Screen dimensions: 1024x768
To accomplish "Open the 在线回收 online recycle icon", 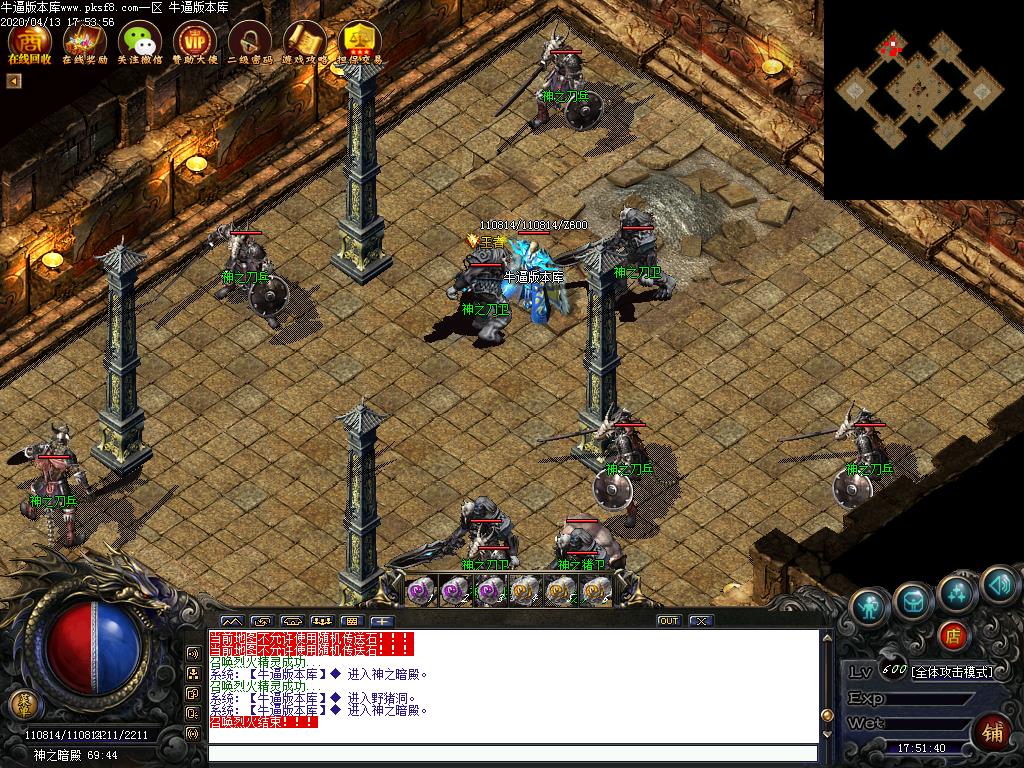I will point(28,40).
